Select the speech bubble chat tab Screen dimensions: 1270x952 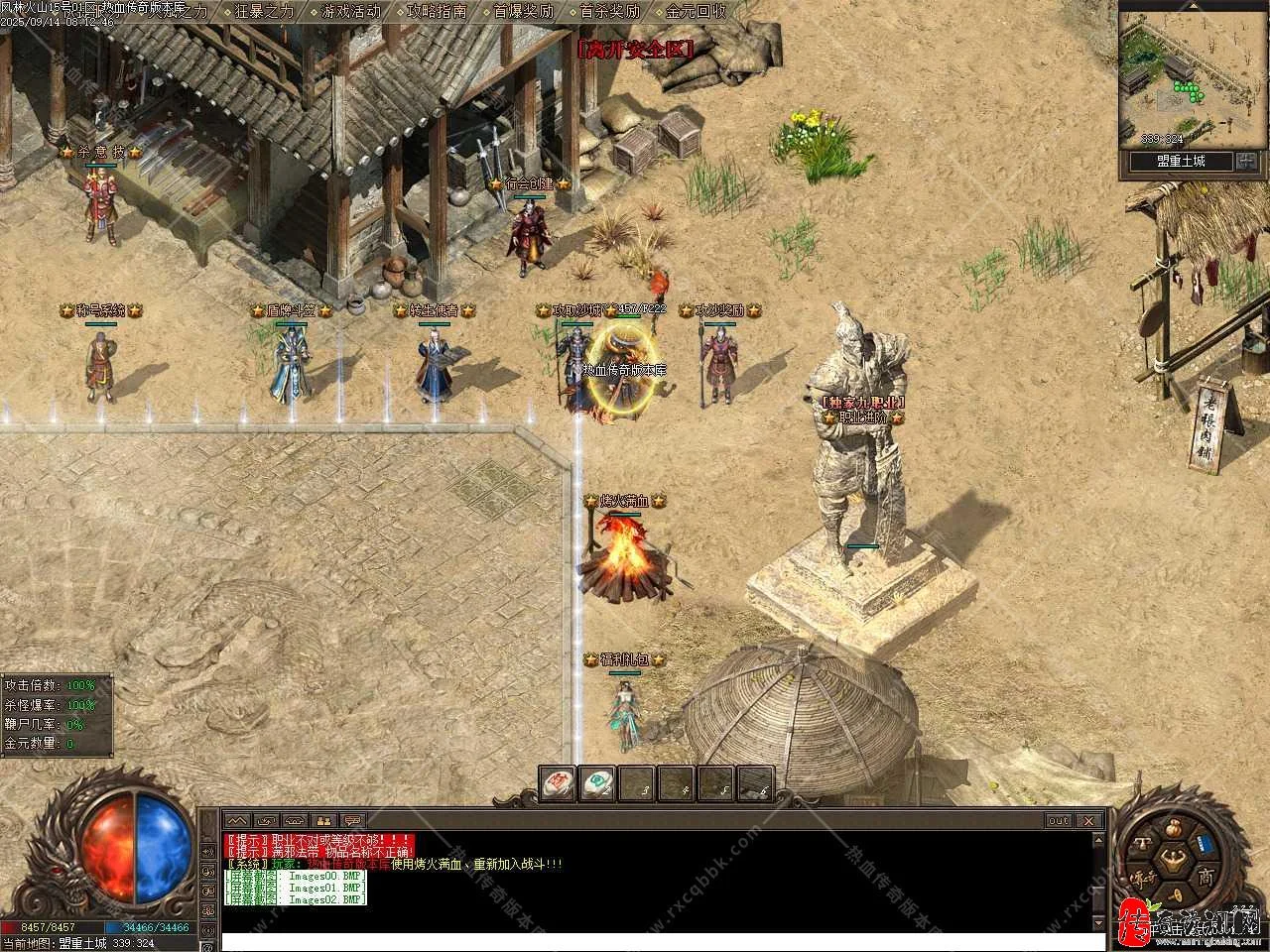tap(352, 820)
